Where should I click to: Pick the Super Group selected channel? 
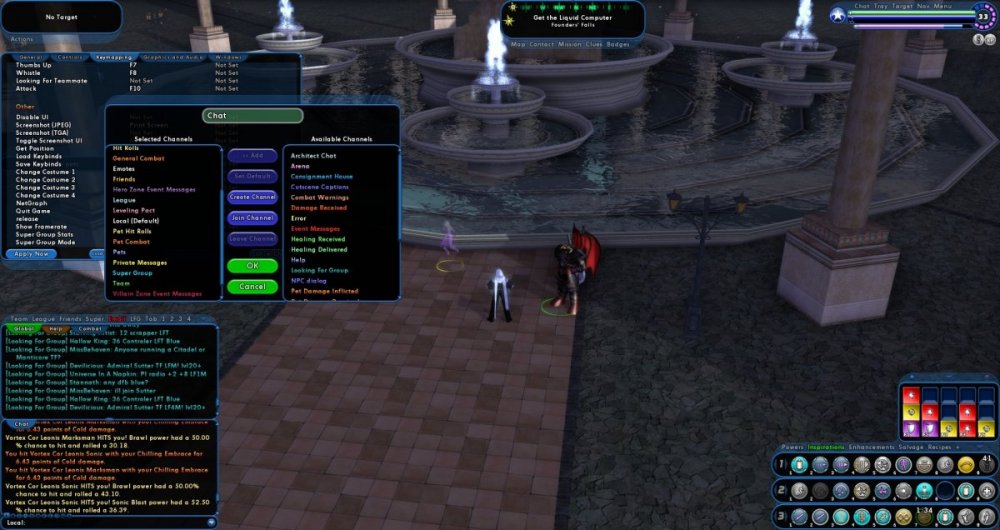[x=132, y=273]
